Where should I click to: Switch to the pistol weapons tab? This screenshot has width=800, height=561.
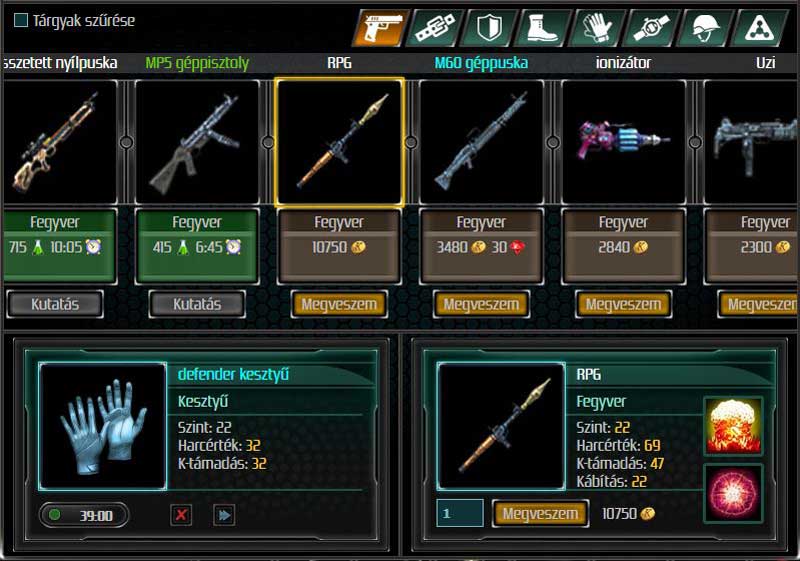tap(380, 28)
